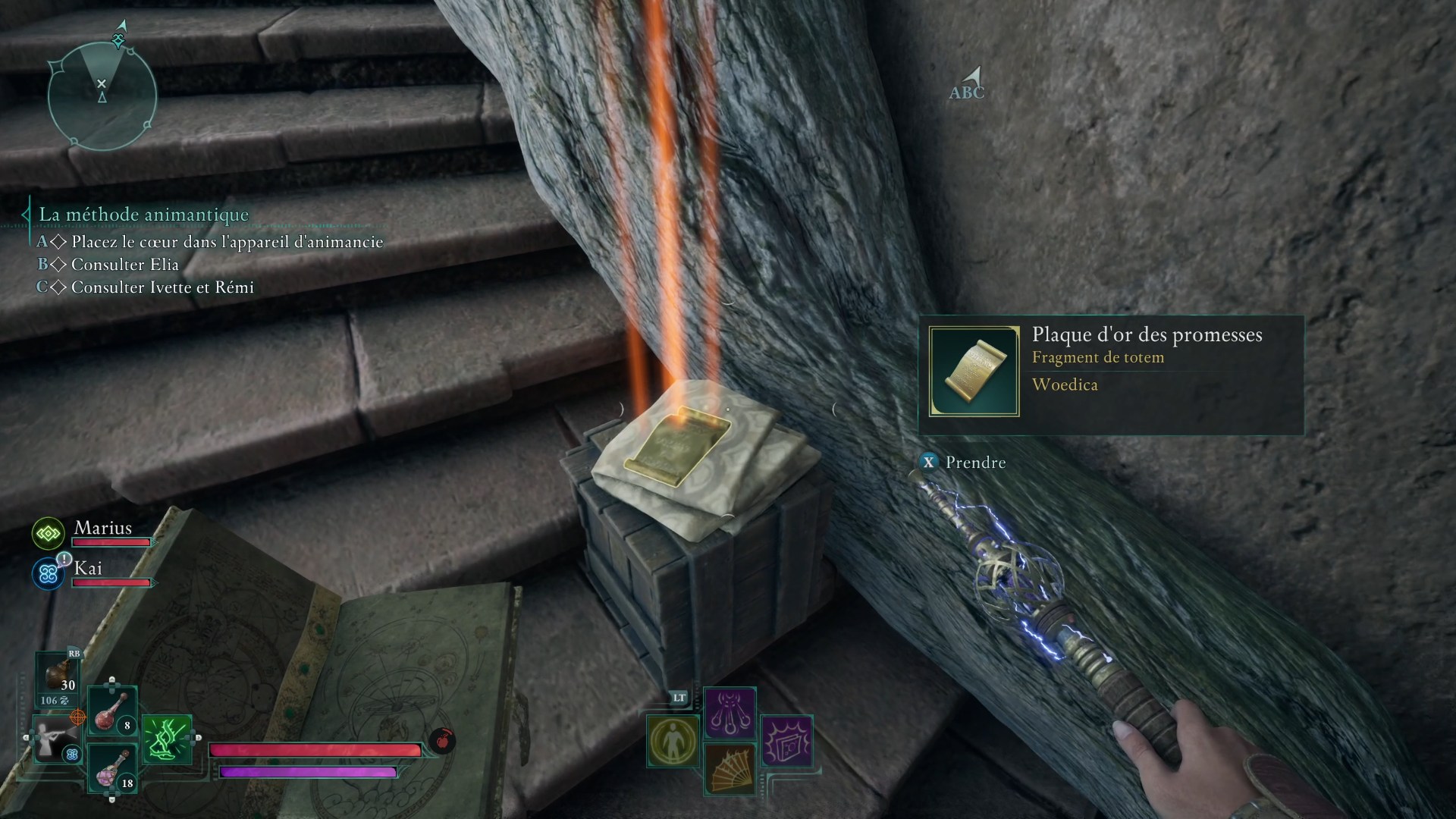Screen dimensions: 1456x819
Task: Cast the flaming fan spell
Action: (730, 768)
